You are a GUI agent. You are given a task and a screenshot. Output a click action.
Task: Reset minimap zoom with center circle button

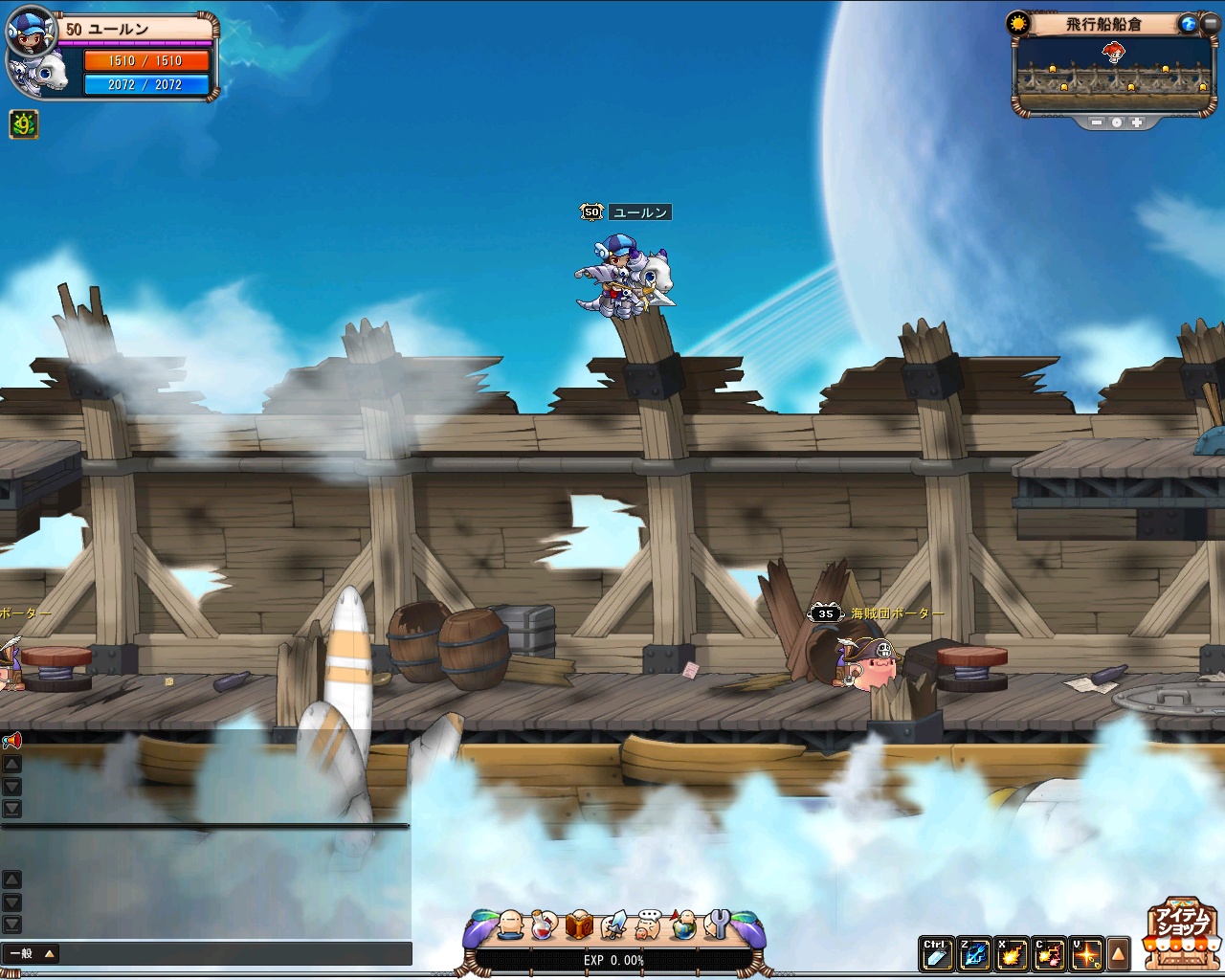[x=1117, y=122]
